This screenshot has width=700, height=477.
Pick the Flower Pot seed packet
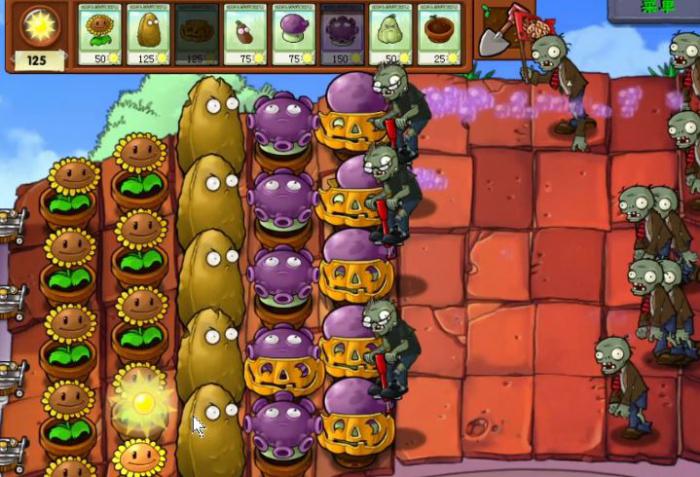[x=440, y=34]
